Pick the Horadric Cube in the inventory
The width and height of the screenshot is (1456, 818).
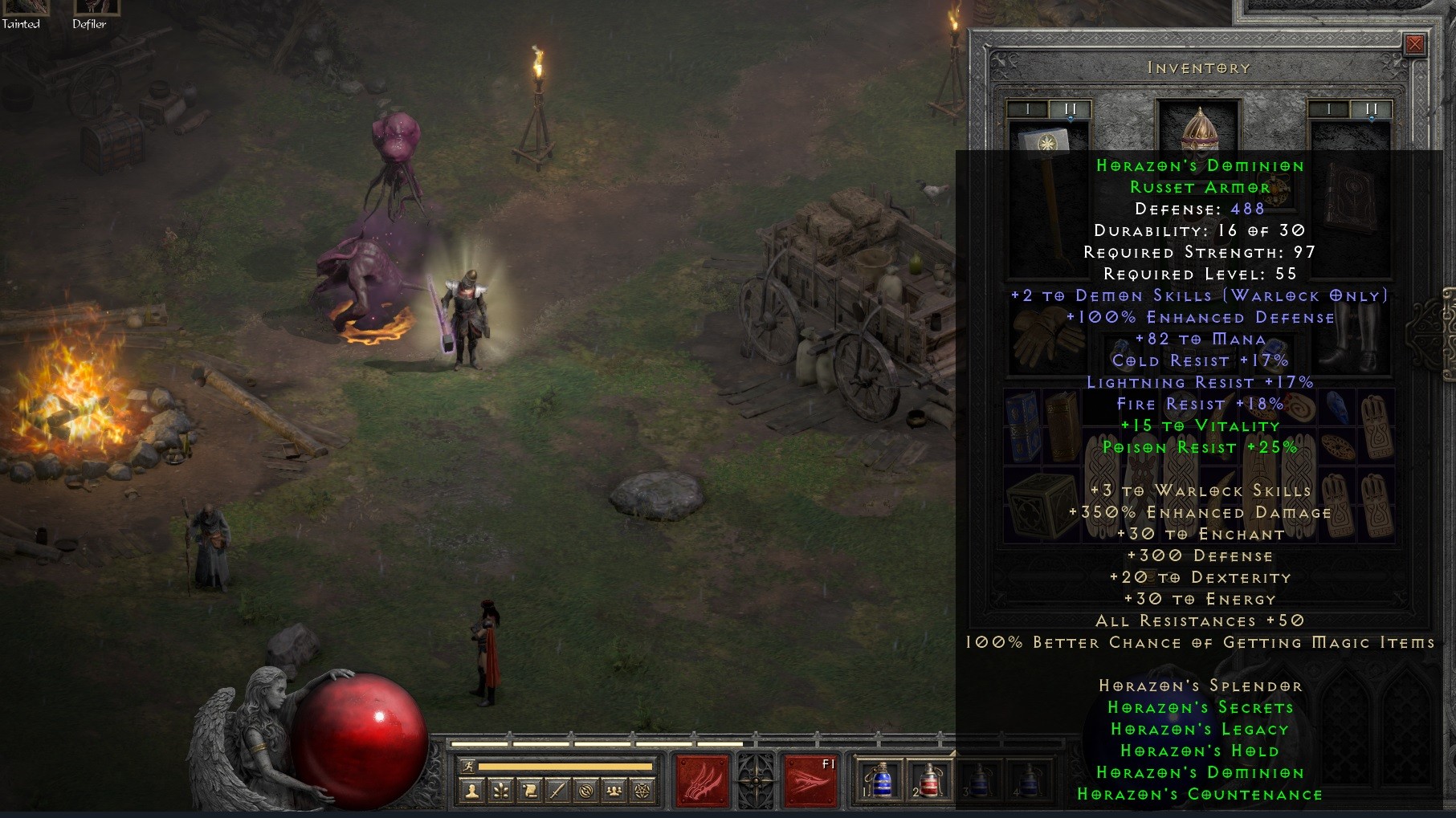(x=1040, y=506)
